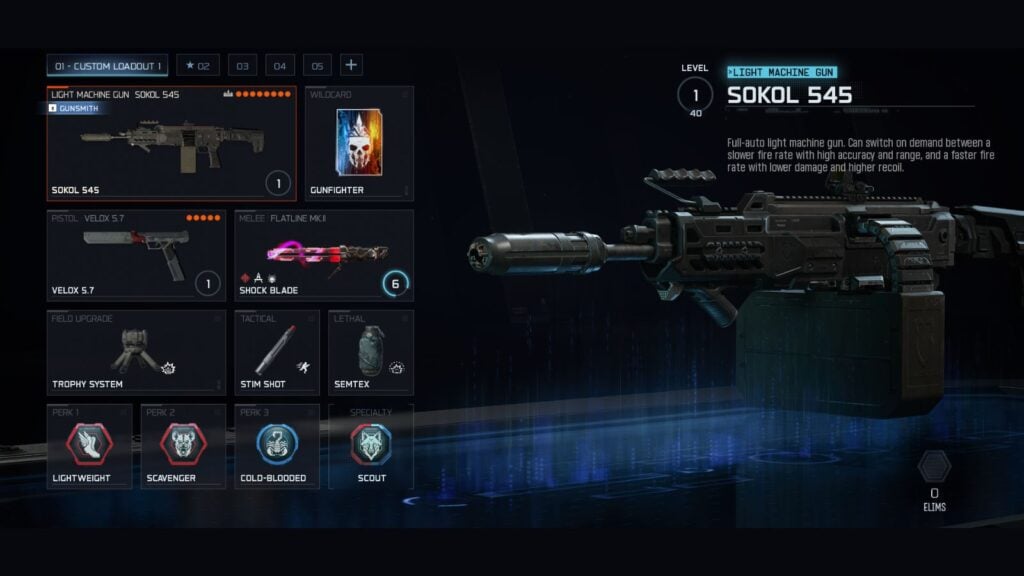This screenshot has height=576, width=1024.
Task: Add a new loadout with plus button
Action: point(351,66)
